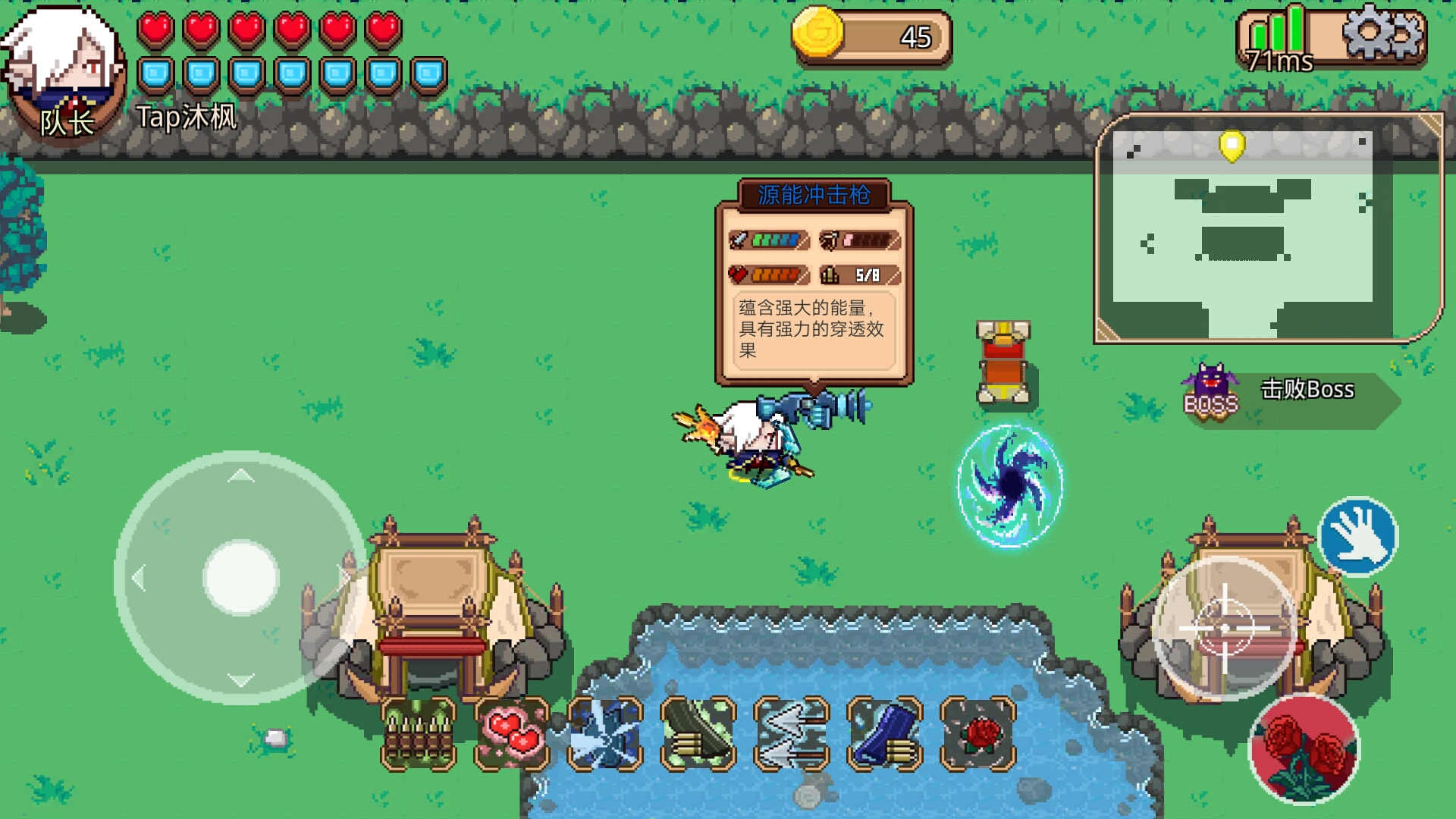Pick the small red rose buff icon

[978, 734]
